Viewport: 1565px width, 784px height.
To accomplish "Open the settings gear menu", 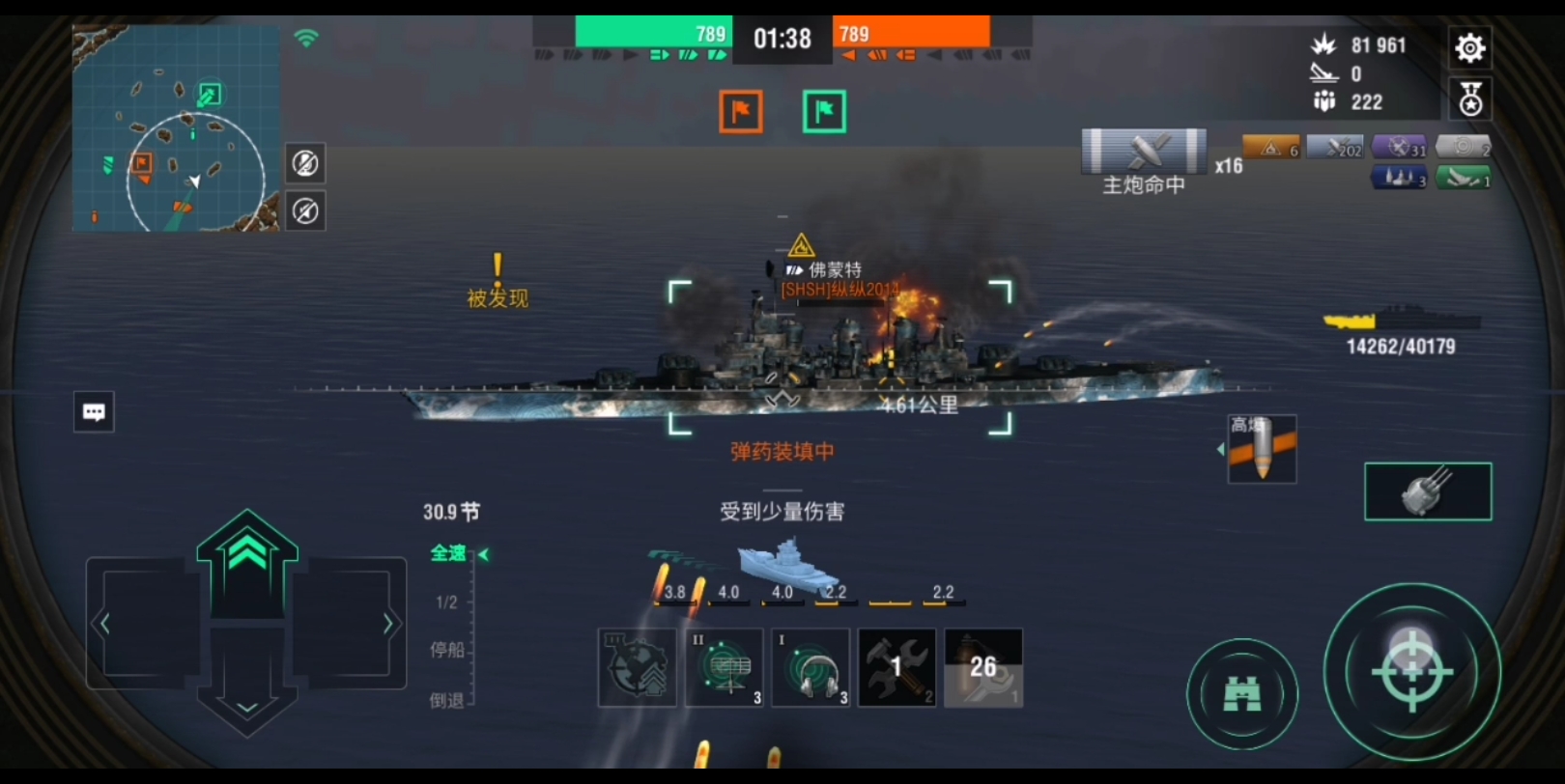I will [x=1469, y=46].
